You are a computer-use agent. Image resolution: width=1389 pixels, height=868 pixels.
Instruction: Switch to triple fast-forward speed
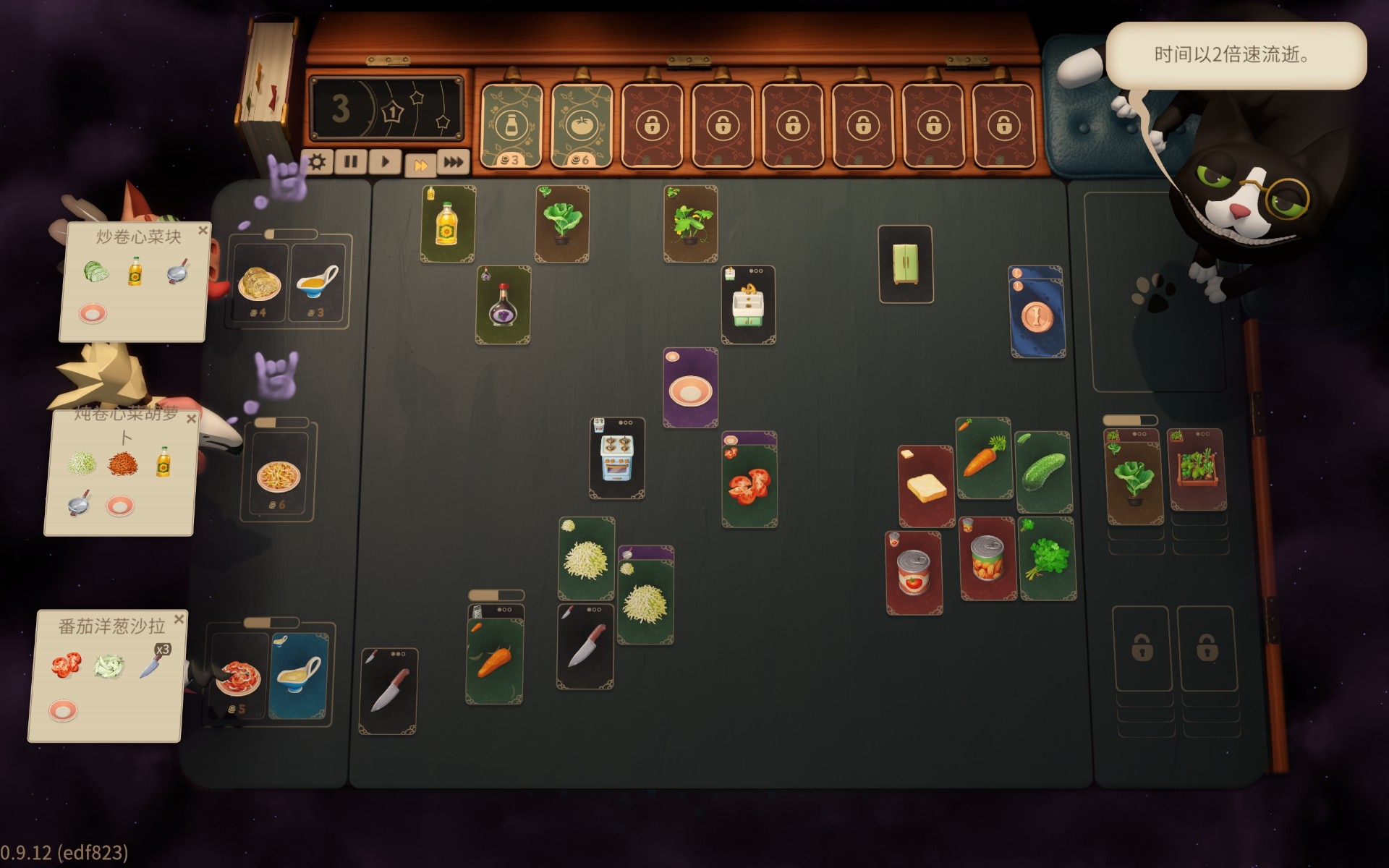[453, 162]
